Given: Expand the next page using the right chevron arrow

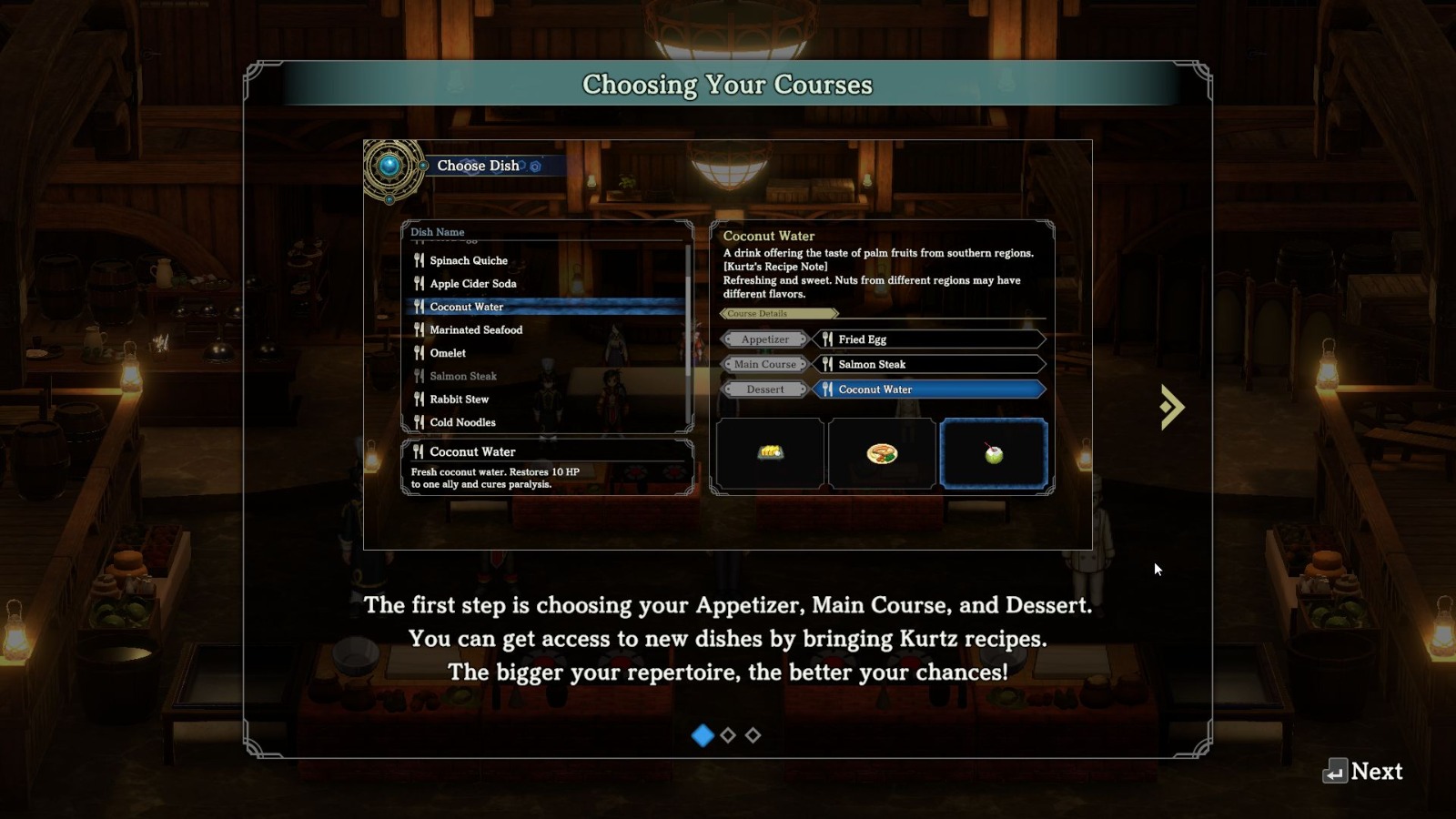Looking at the screenshot, I should tap(1172, 407).
